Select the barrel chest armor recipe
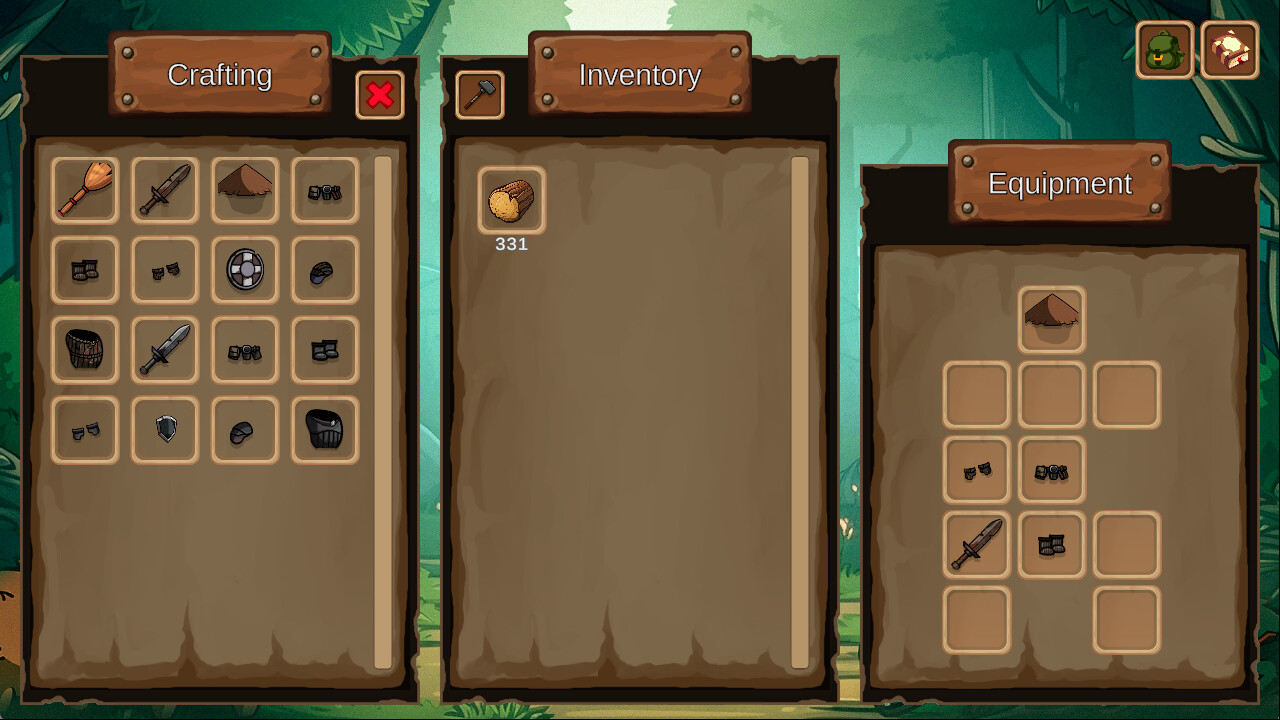 (x=85, y=349)
